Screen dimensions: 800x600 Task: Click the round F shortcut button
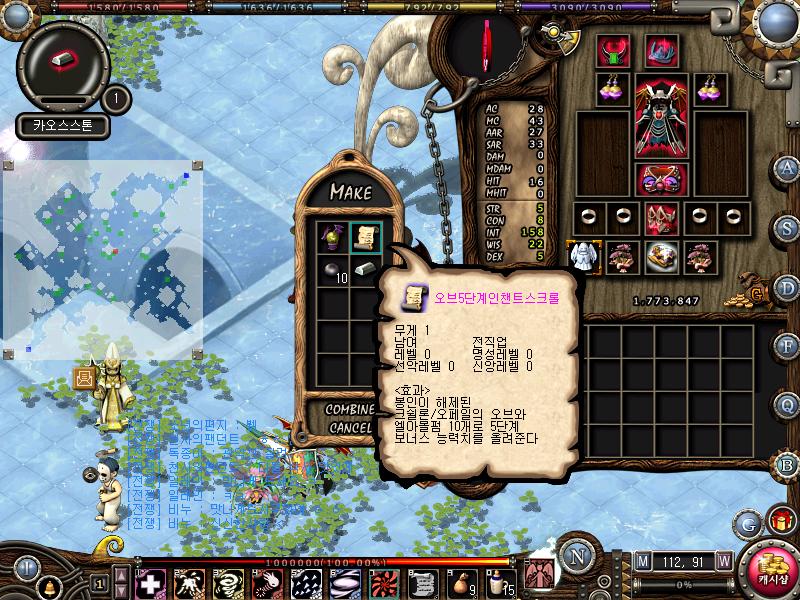788,345
